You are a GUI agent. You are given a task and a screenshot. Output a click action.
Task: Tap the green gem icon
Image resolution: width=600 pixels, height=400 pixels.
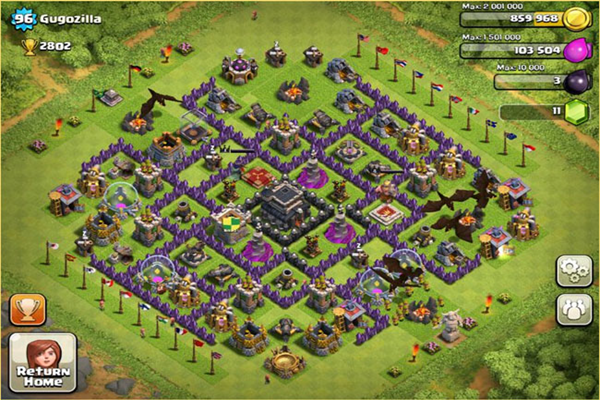point(575,112)
